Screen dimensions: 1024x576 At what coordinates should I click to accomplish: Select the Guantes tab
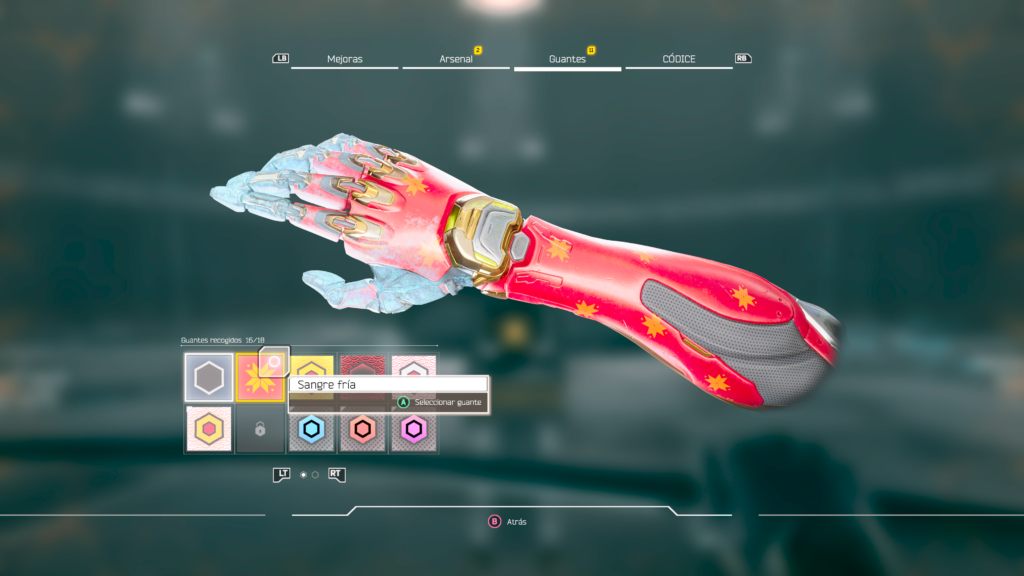(567, 59)
